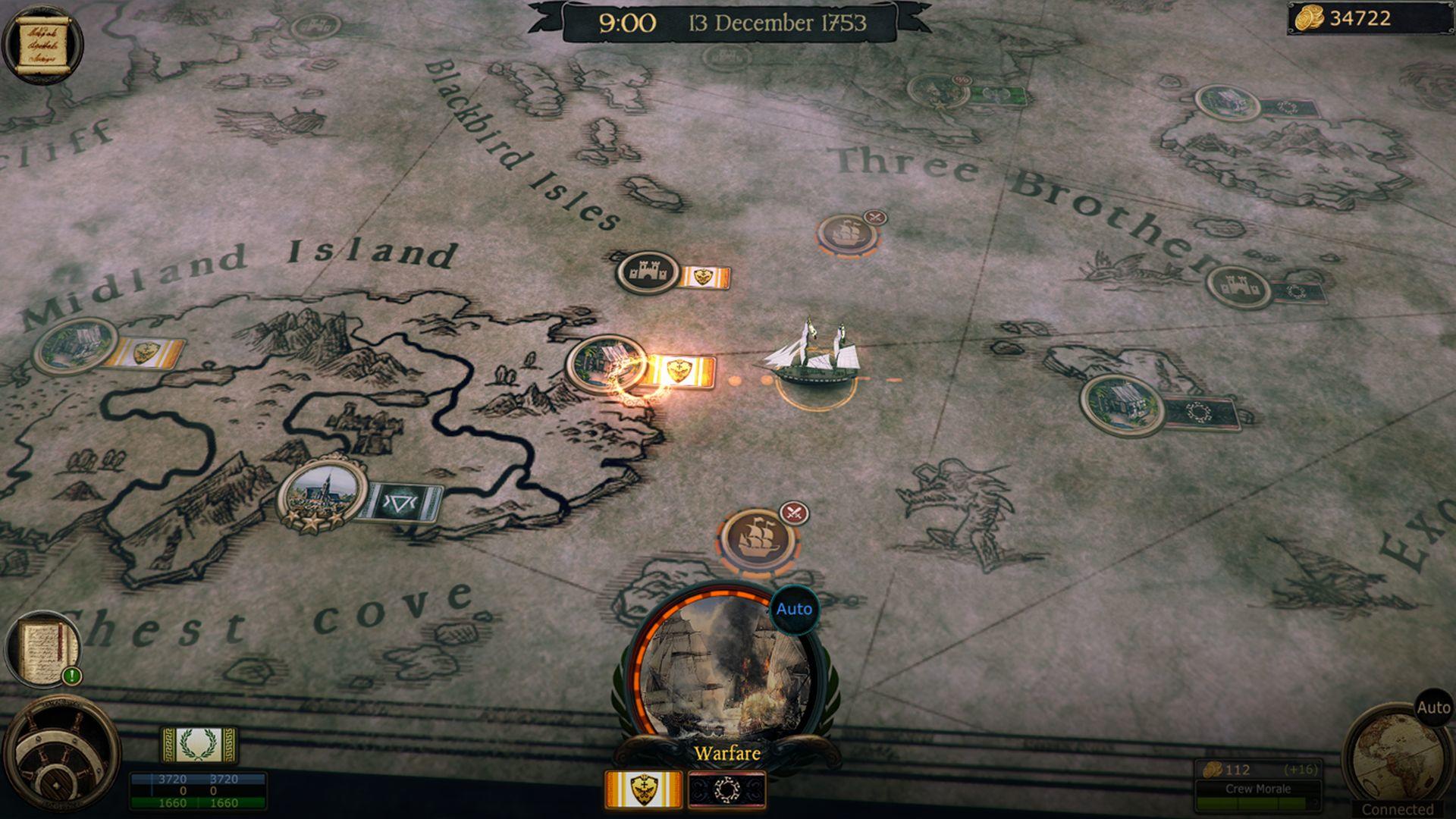Open the quest scroll in the top-left corner
Viewport: 1456px width, 819px height.
[42, 42]
